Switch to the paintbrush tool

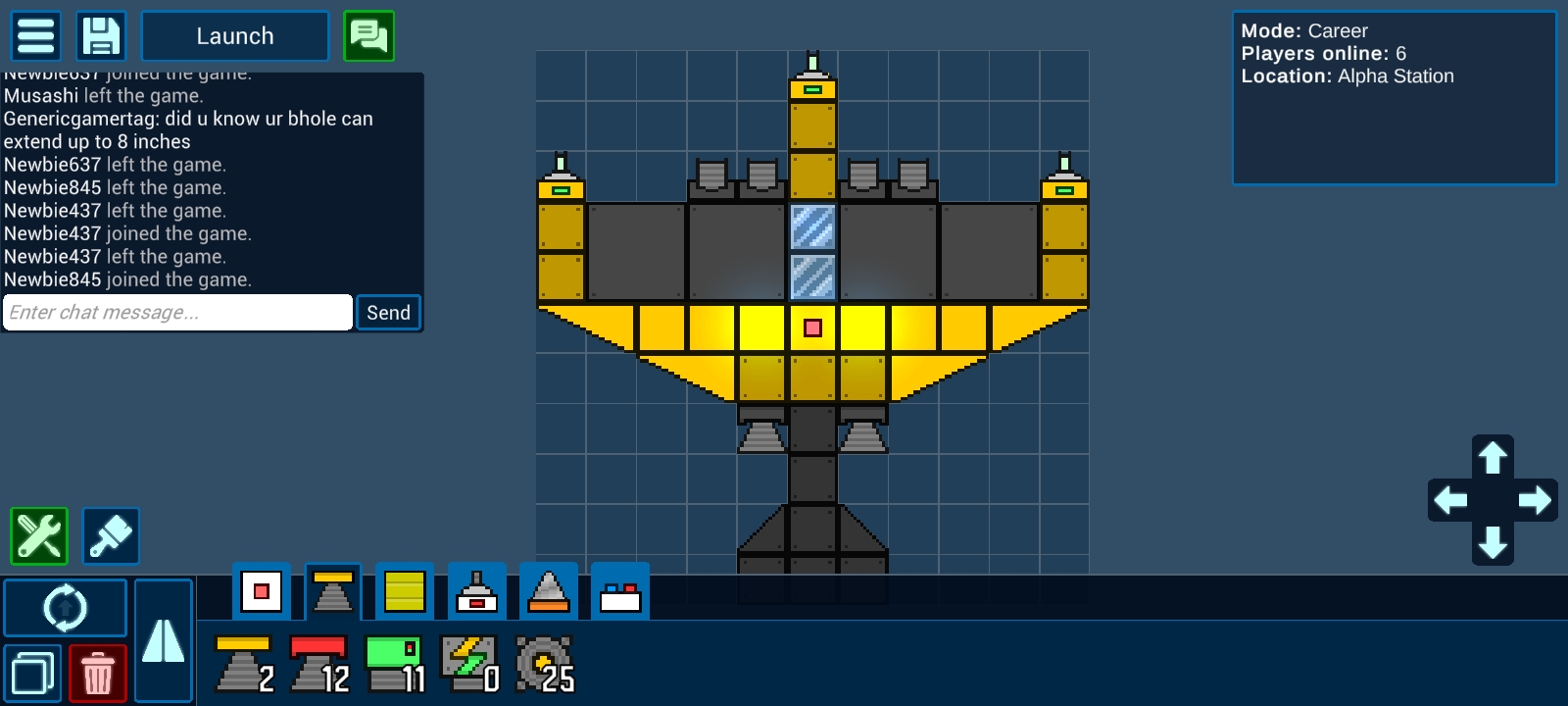[111, 535]
